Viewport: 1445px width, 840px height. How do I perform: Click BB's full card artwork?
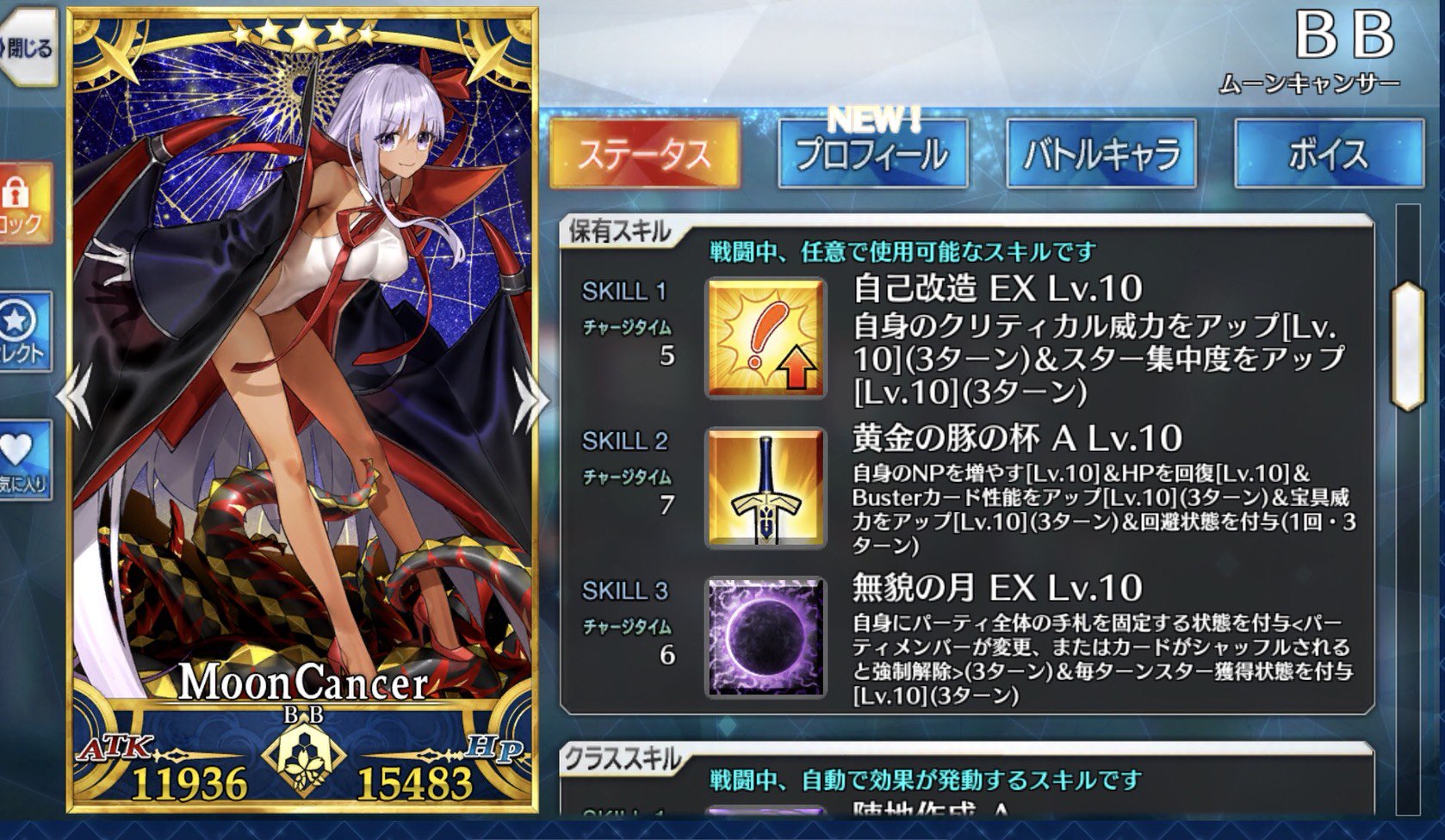(x=301, y=370)
